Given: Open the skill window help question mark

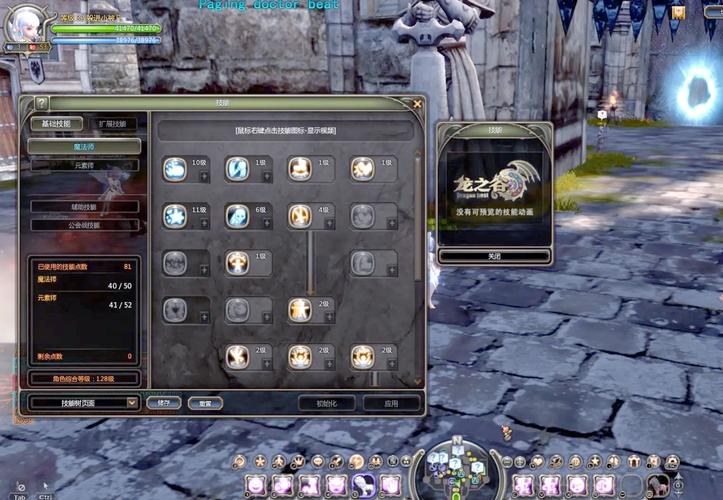Looking at the screenshot, I should pos(41,103).
